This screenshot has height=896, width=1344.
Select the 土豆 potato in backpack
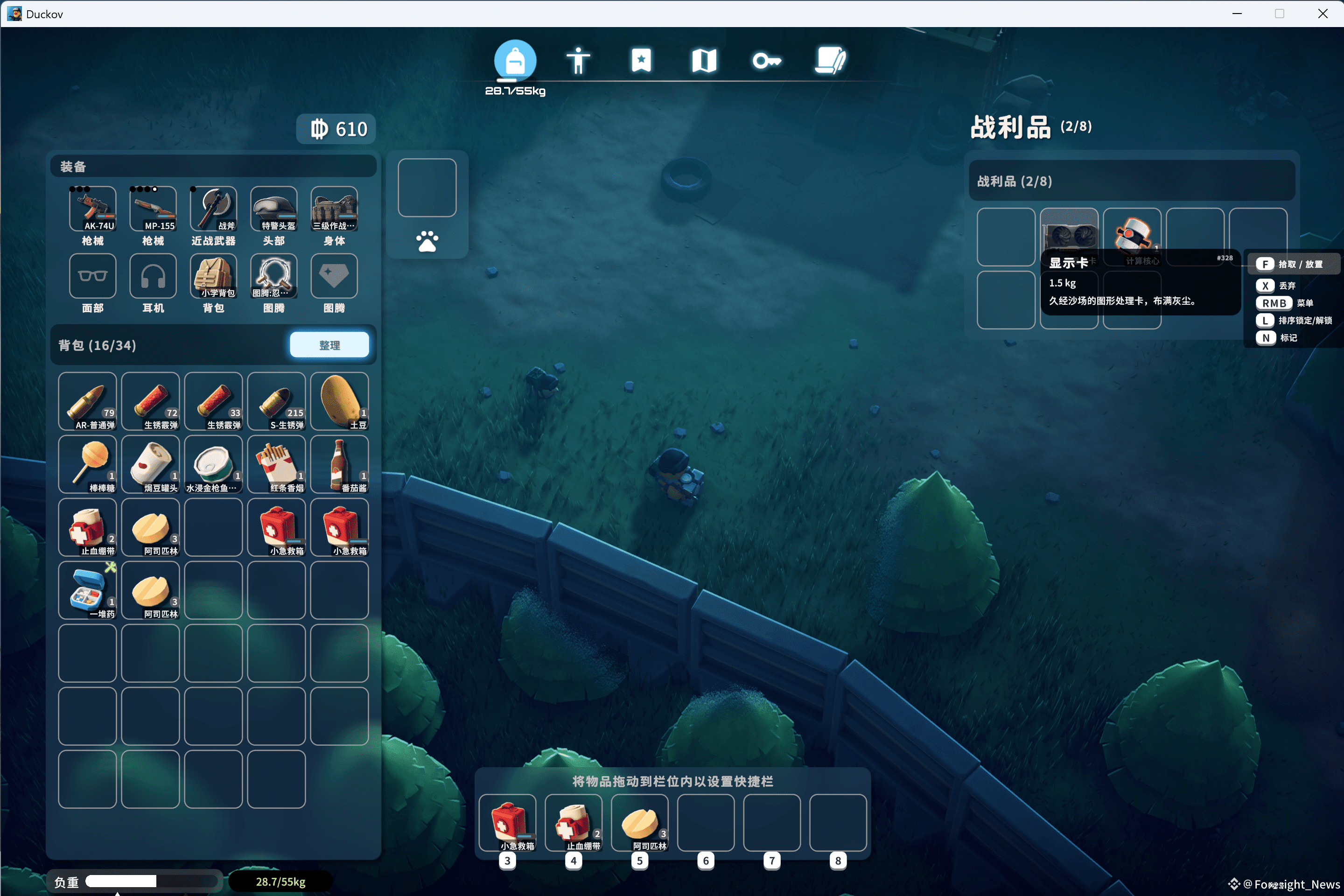[x=339, y=401]
